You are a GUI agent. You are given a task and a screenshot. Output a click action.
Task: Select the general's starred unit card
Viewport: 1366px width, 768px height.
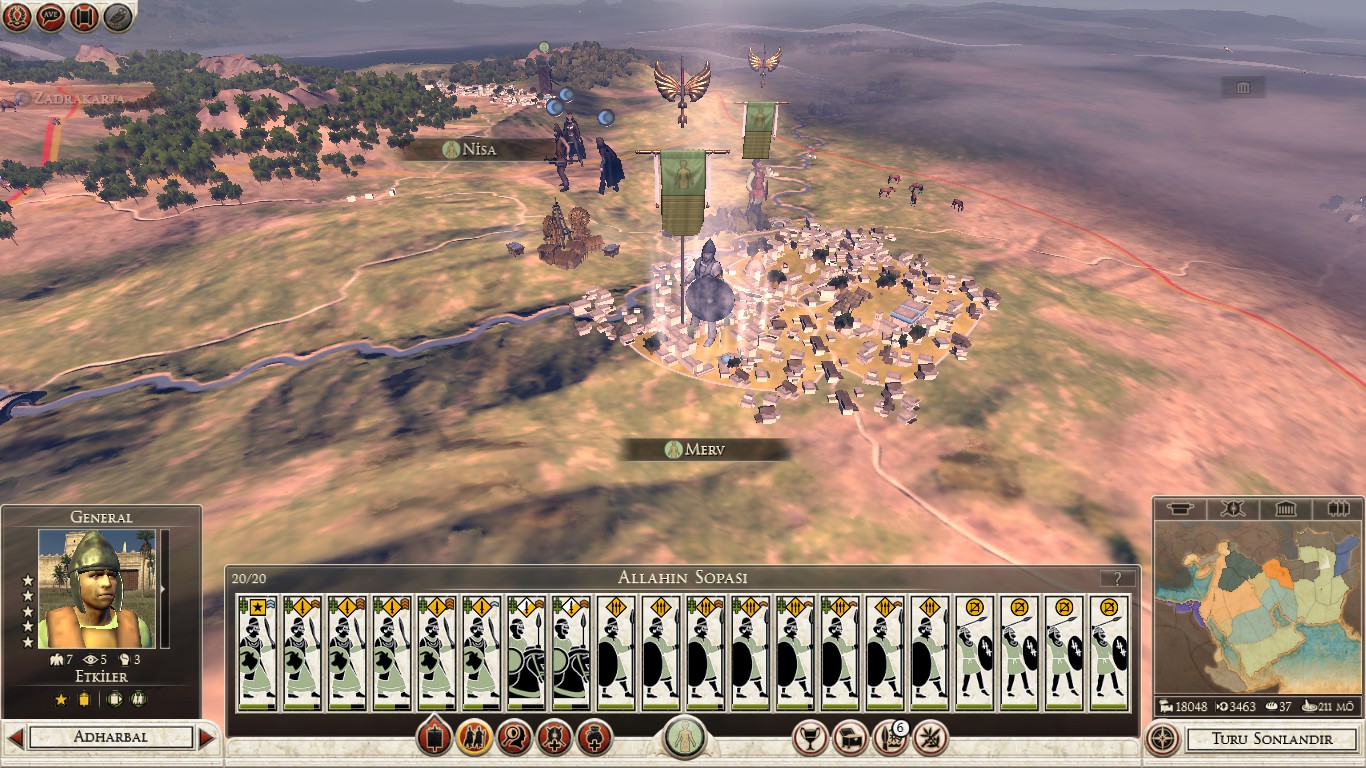[257, 652]
